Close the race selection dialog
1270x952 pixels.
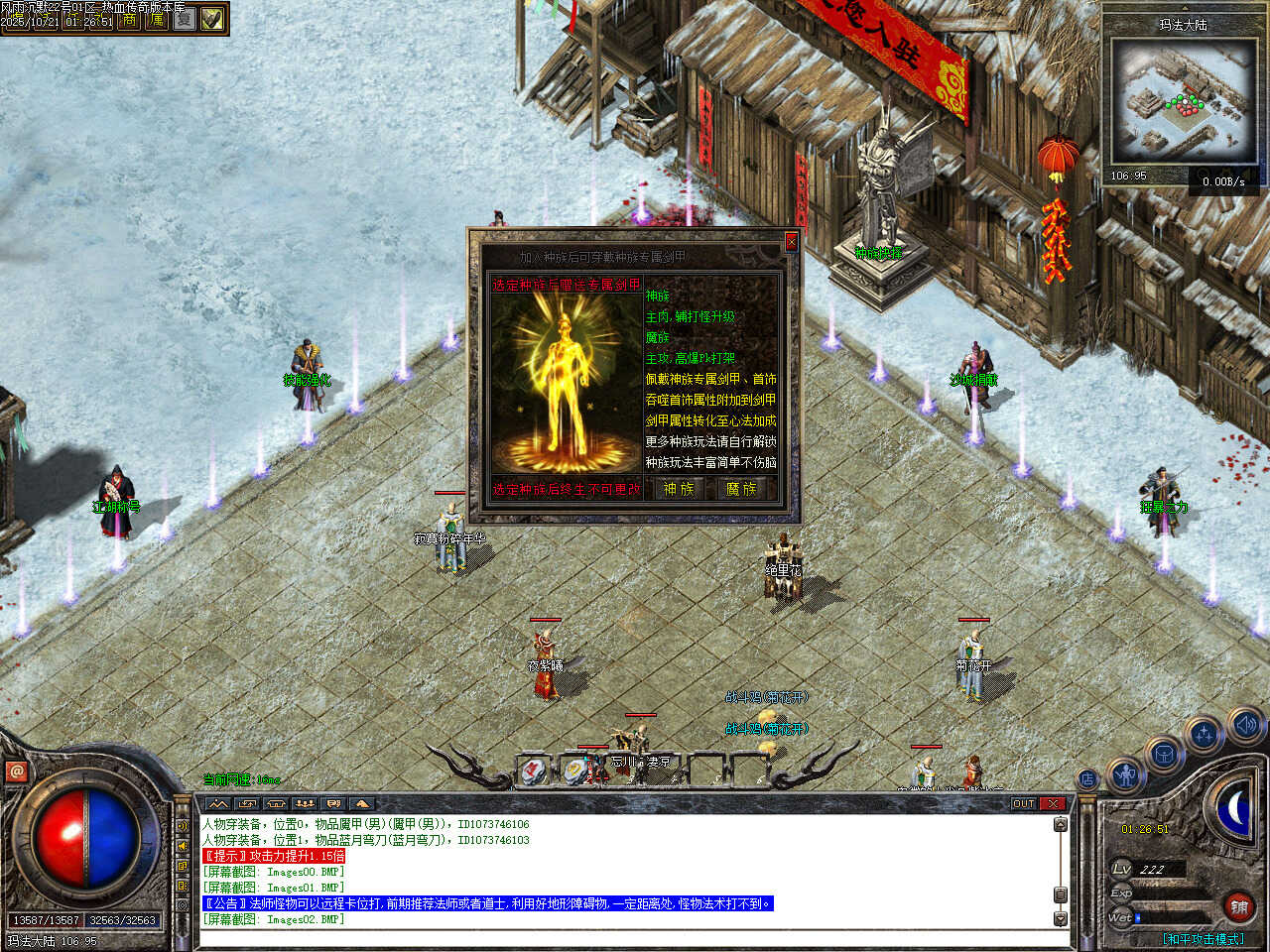(791, 241)
